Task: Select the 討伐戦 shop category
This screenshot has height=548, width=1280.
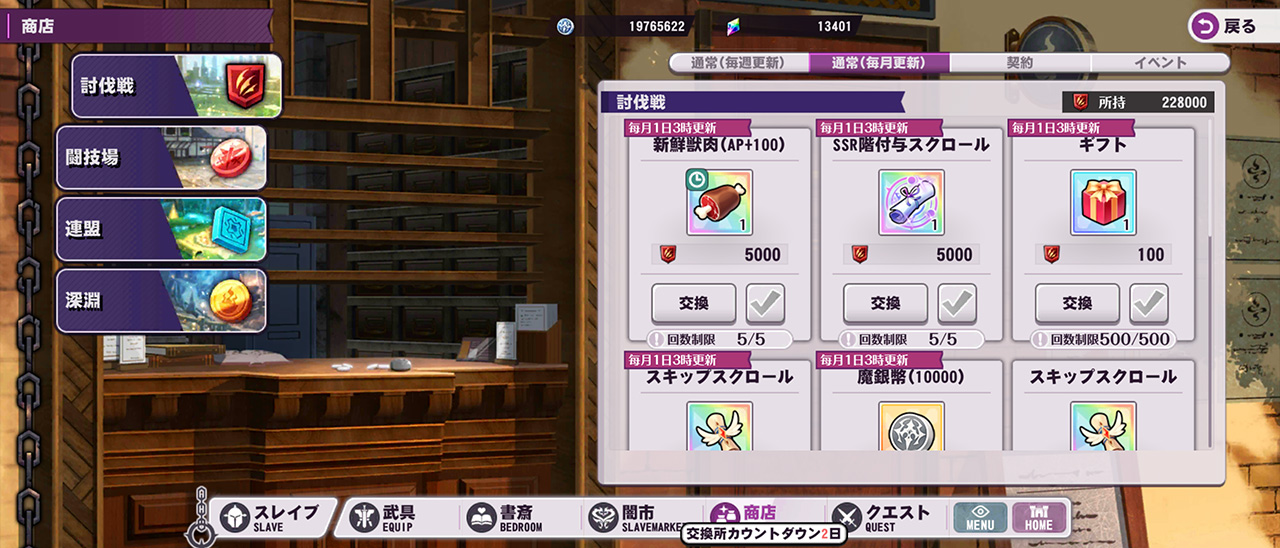Action: click(176, 86)
